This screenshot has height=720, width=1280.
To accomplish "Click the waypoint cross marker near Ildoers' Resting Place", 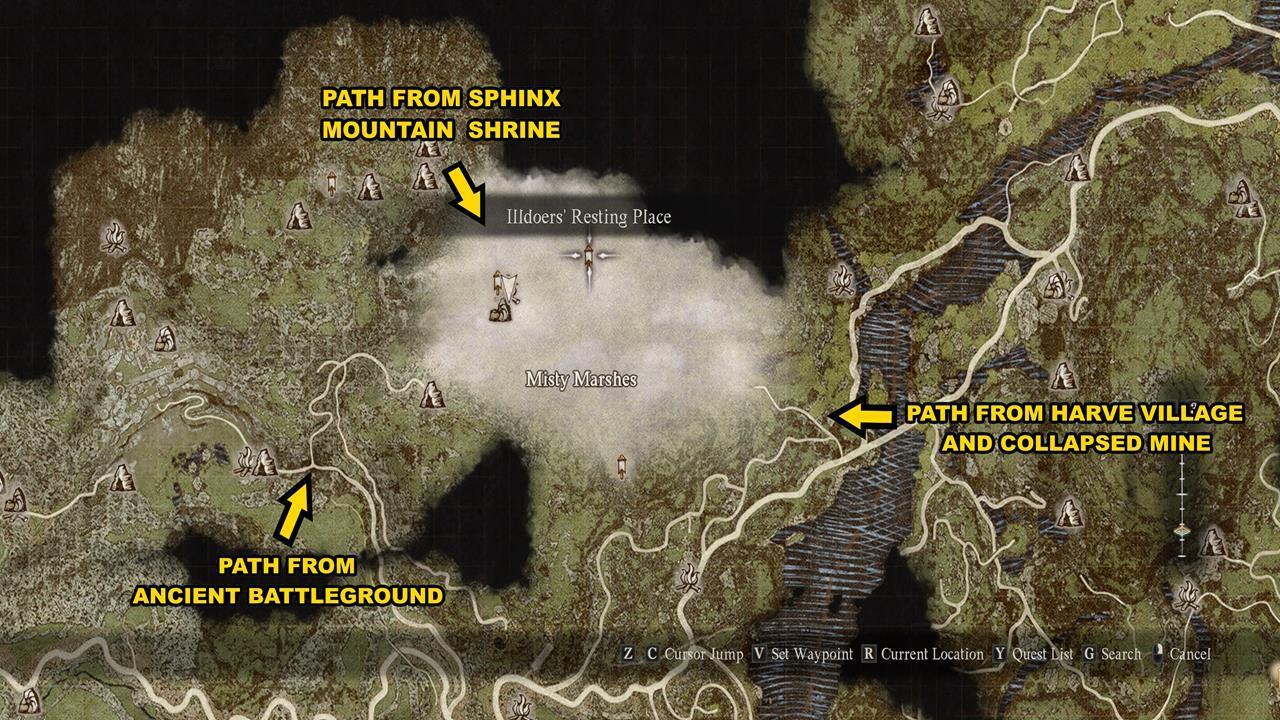I will tap(589, 256).
